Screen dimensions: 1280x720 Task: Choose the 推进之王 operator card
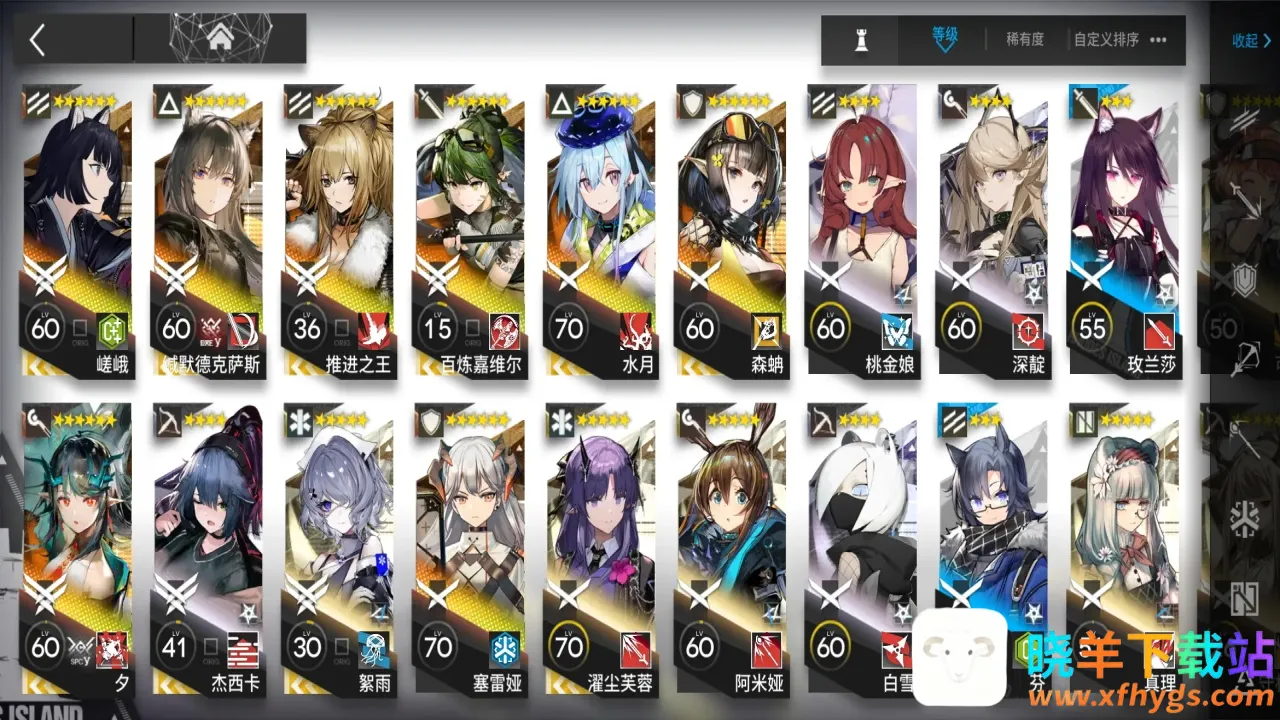(338, 230)
